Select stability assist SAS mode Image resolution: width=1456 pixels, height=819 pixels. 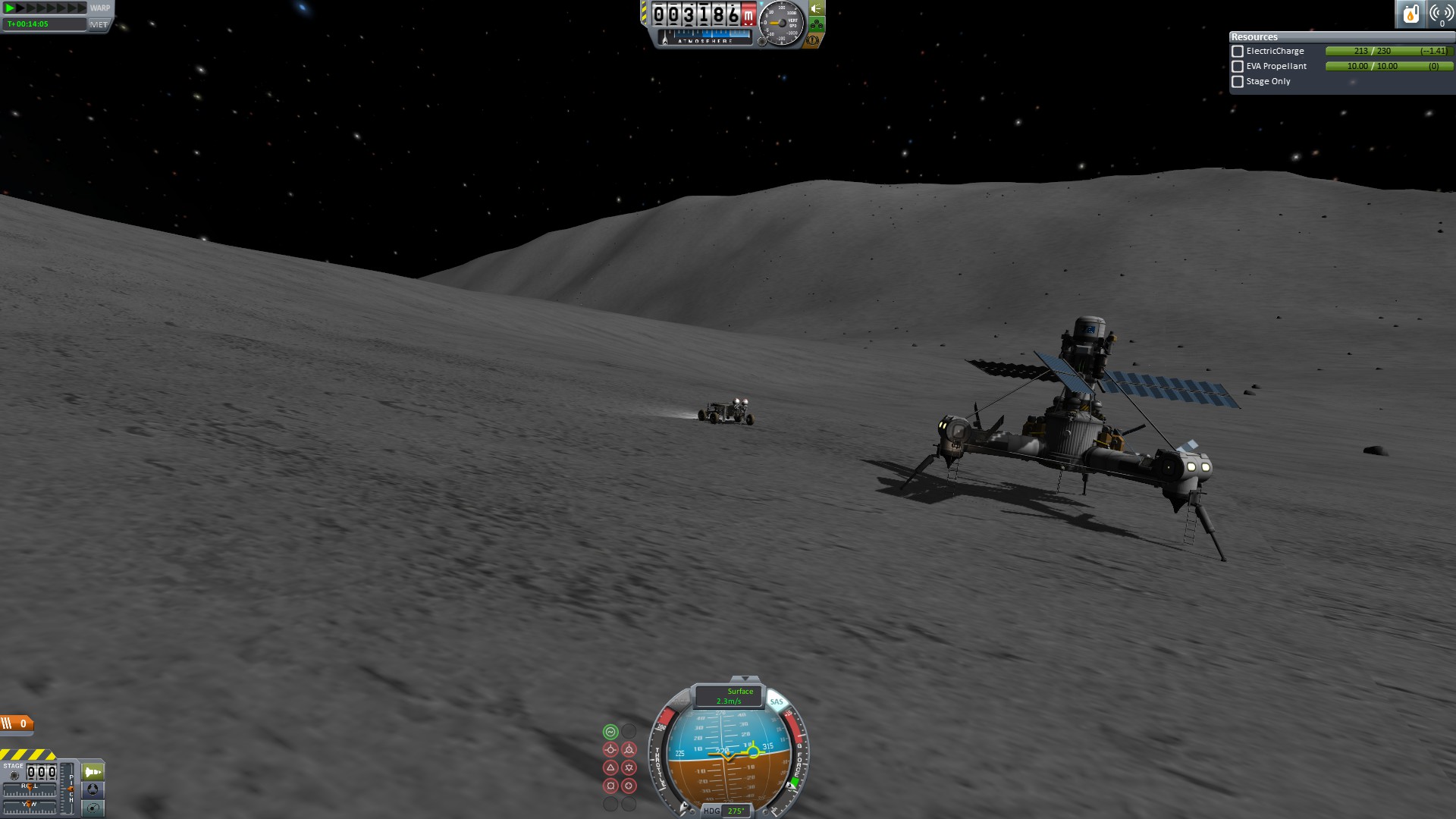[610, 732]
